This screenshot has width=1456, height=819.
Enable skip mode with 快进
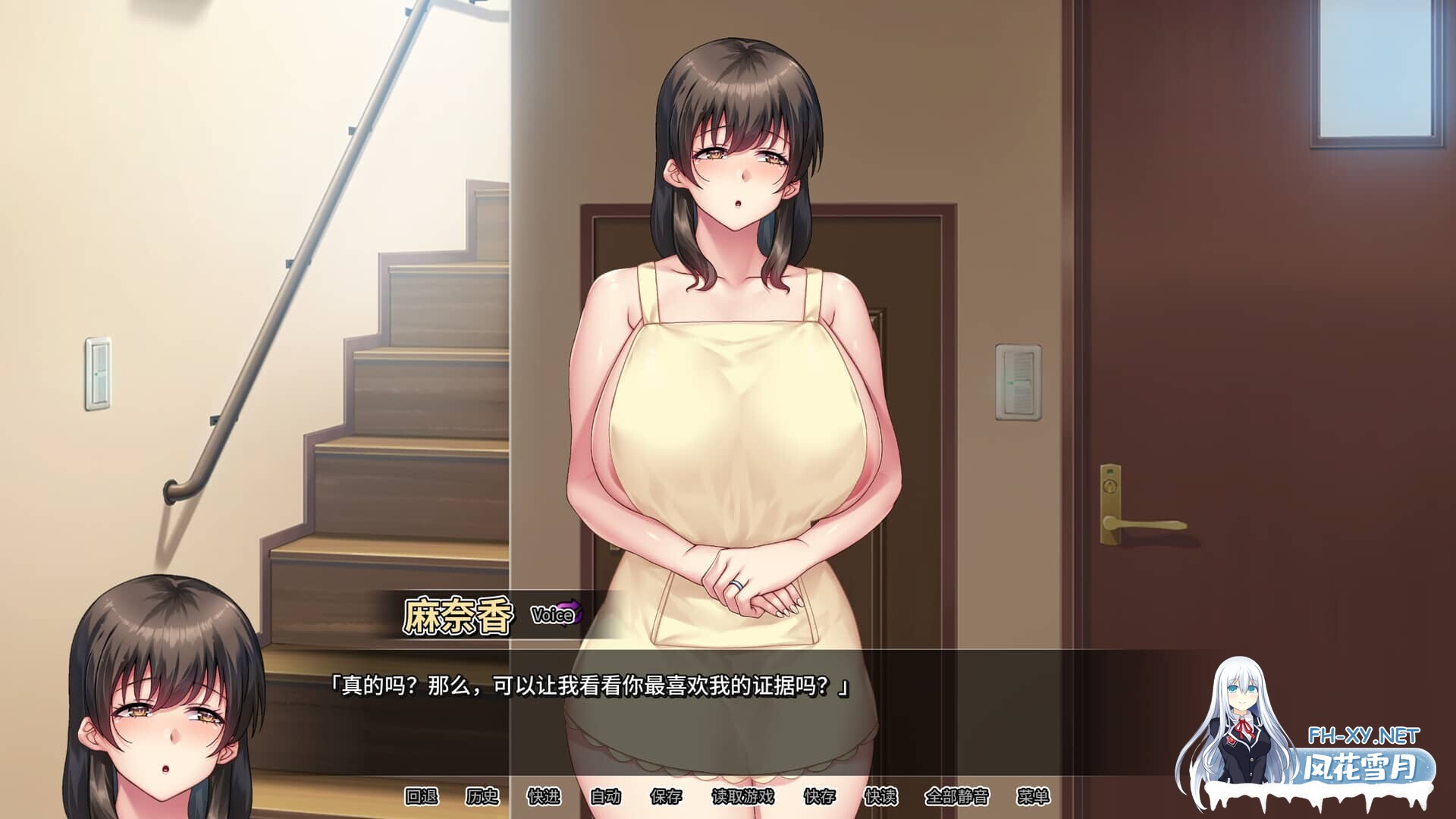[542, 795]
